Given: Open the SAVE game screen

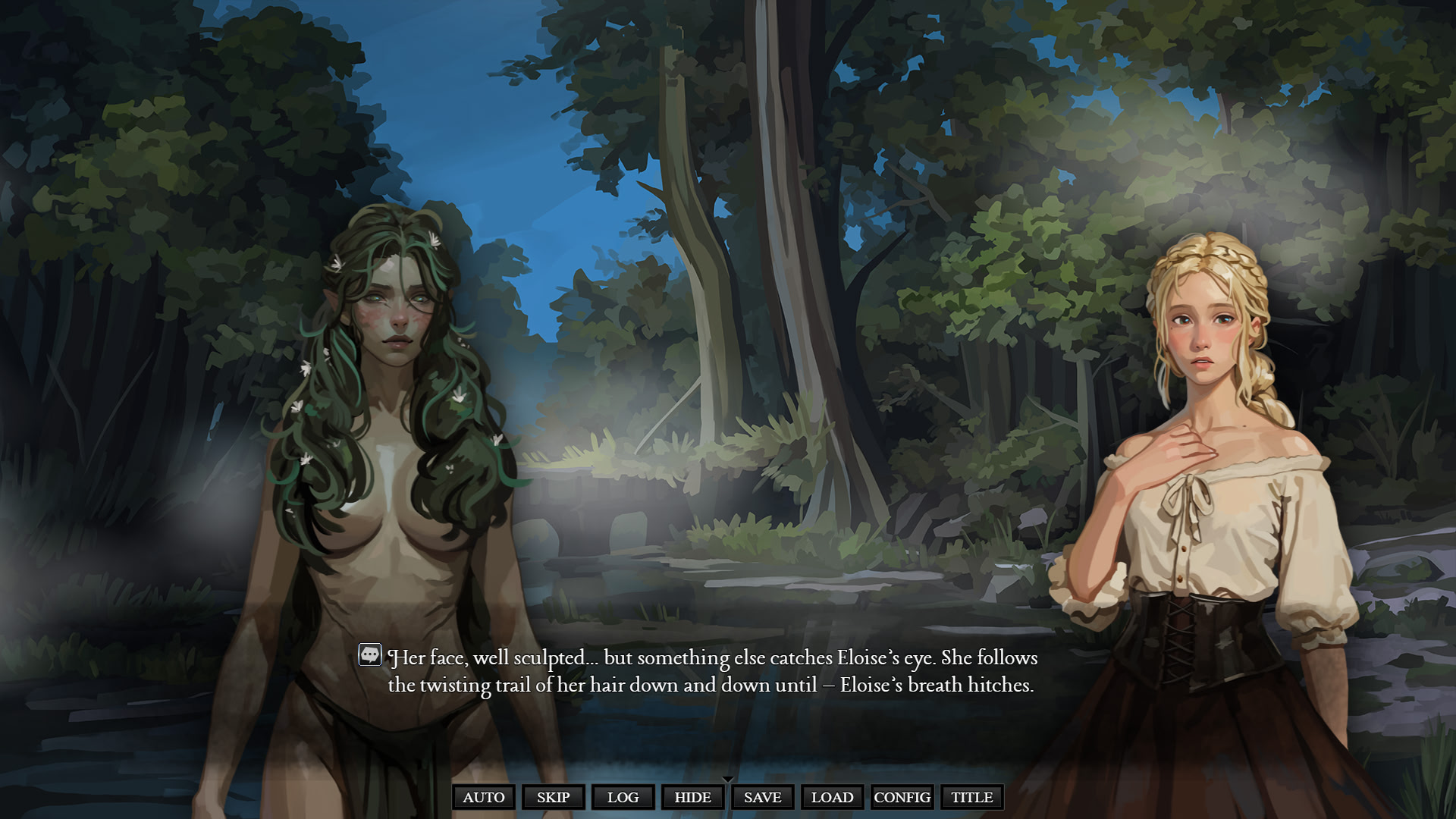Looking at the screenshot, I should click(762, 797).
